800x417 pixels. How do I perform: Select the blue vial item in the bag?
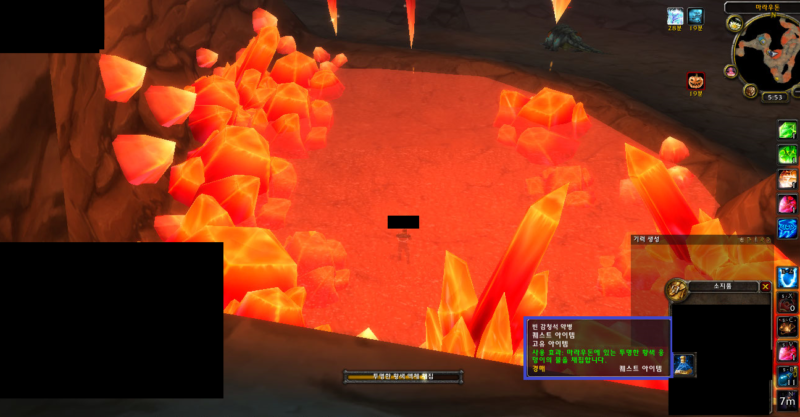coord(686,365)
